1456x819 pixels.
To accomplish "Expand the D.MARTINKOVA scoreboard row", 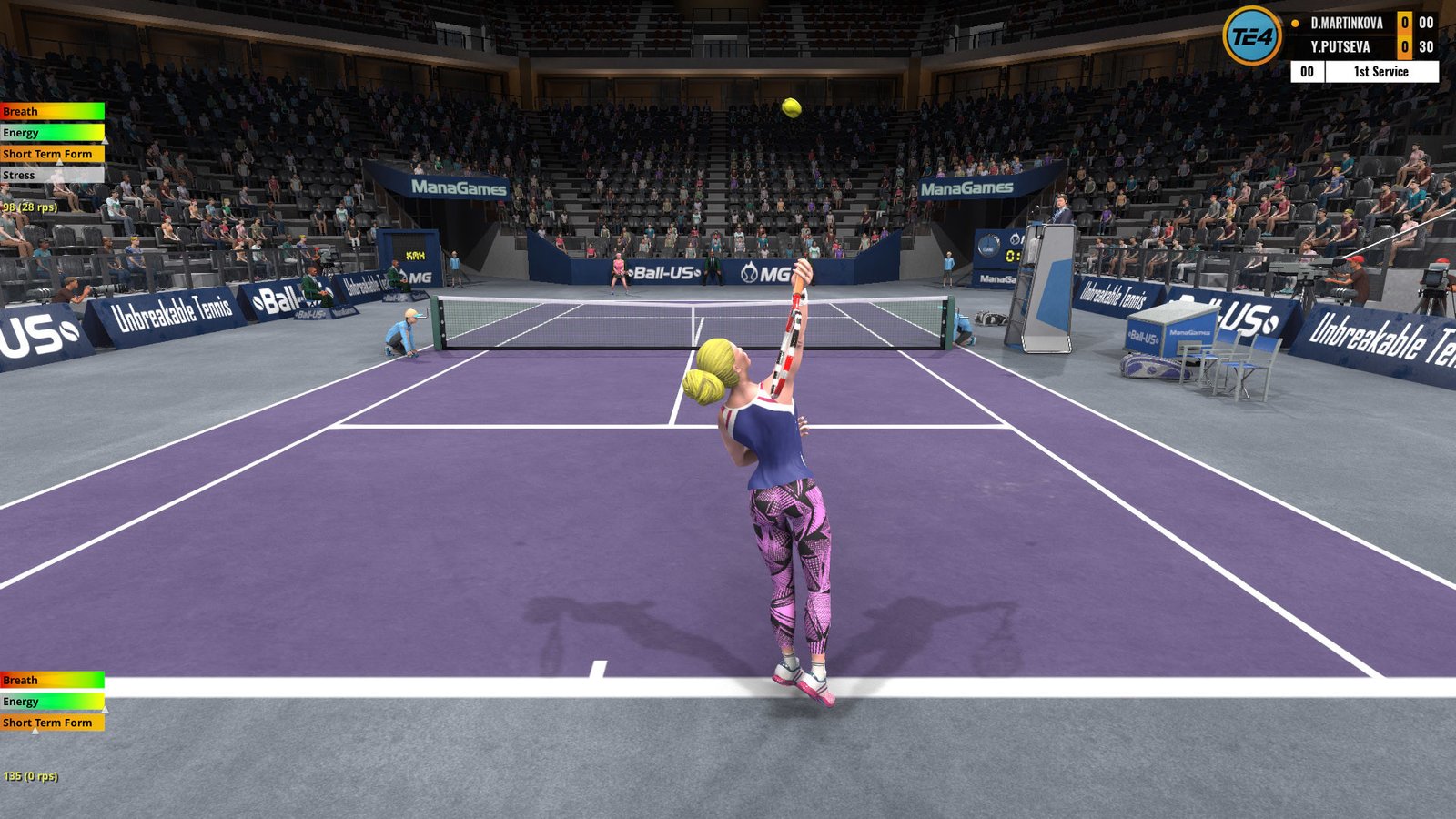I will tap(1347, 25).
